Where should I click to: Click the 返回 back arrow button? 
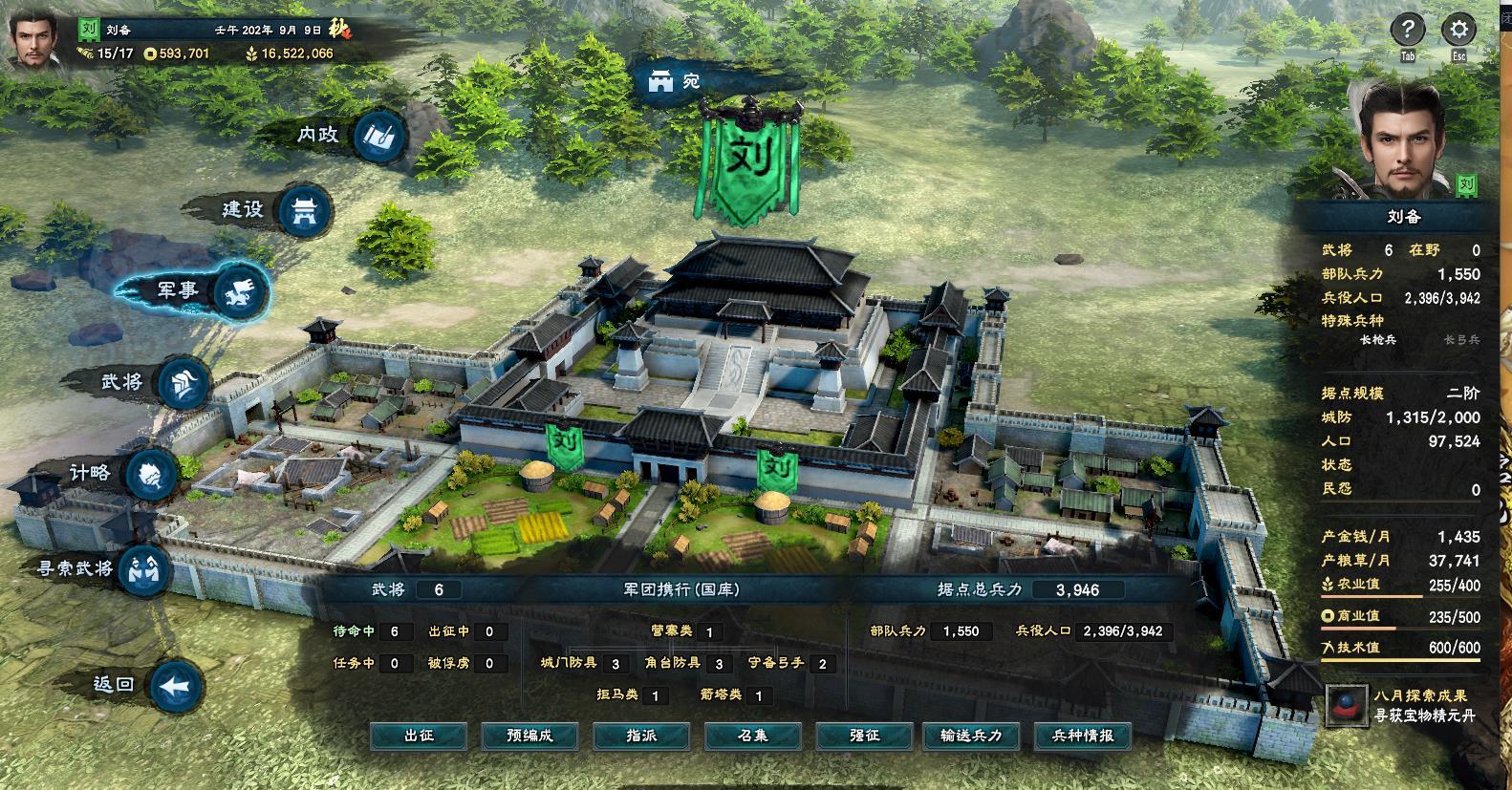click(x=175, y=686)
